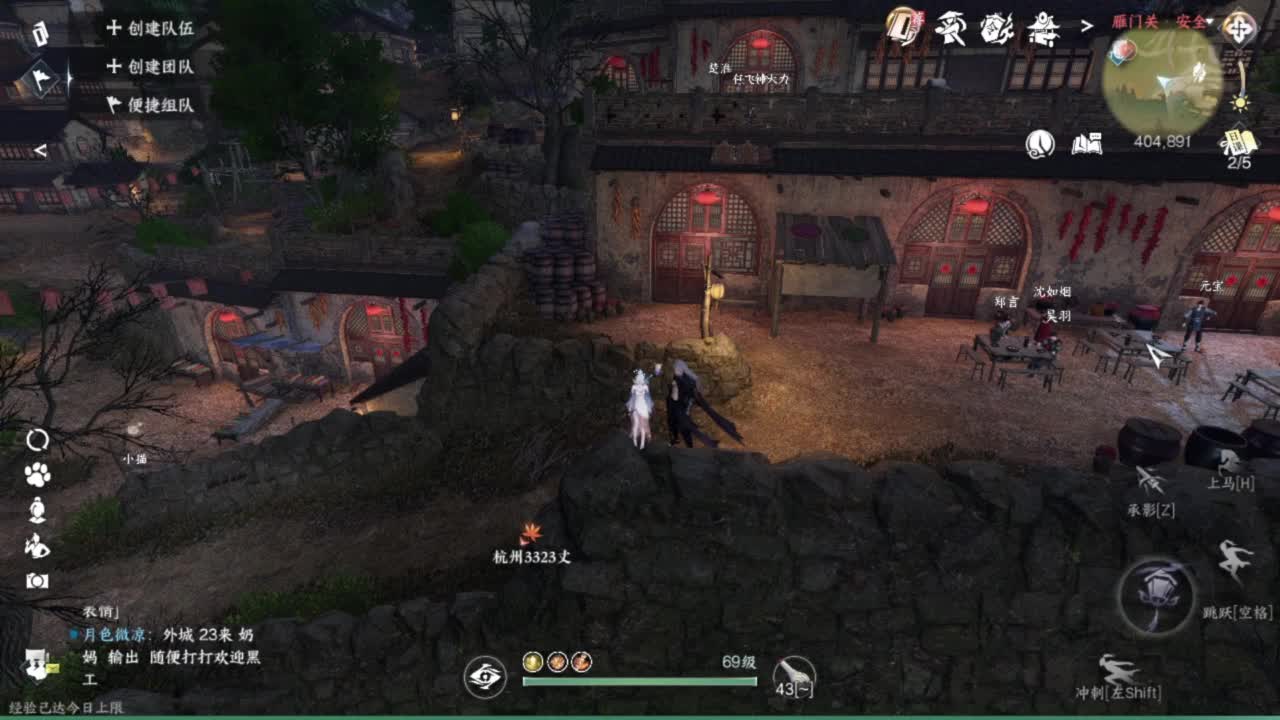Toggle the sun/time-of-day indicator near minimap
1280x720 pixels.
click(1241, 102)
